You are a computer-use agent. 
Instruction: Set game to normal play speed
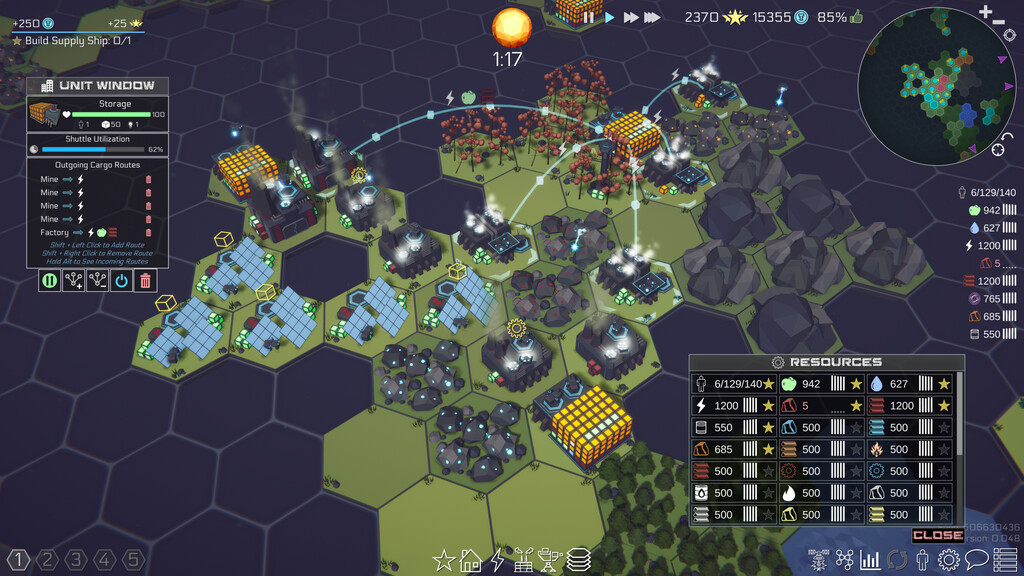[609, 17]
